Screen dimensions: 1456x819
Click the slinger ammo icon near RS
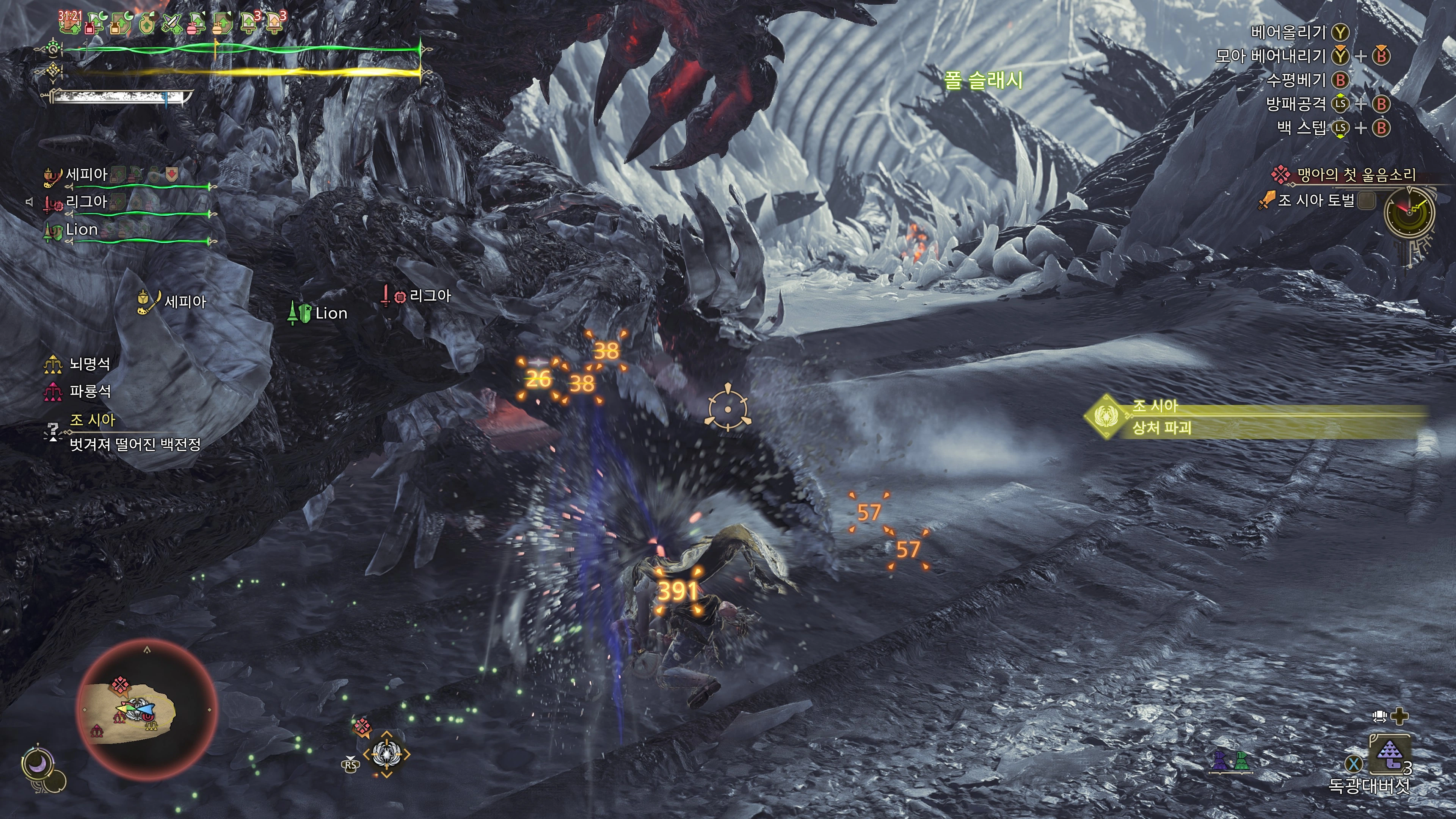tap(387, 753)
